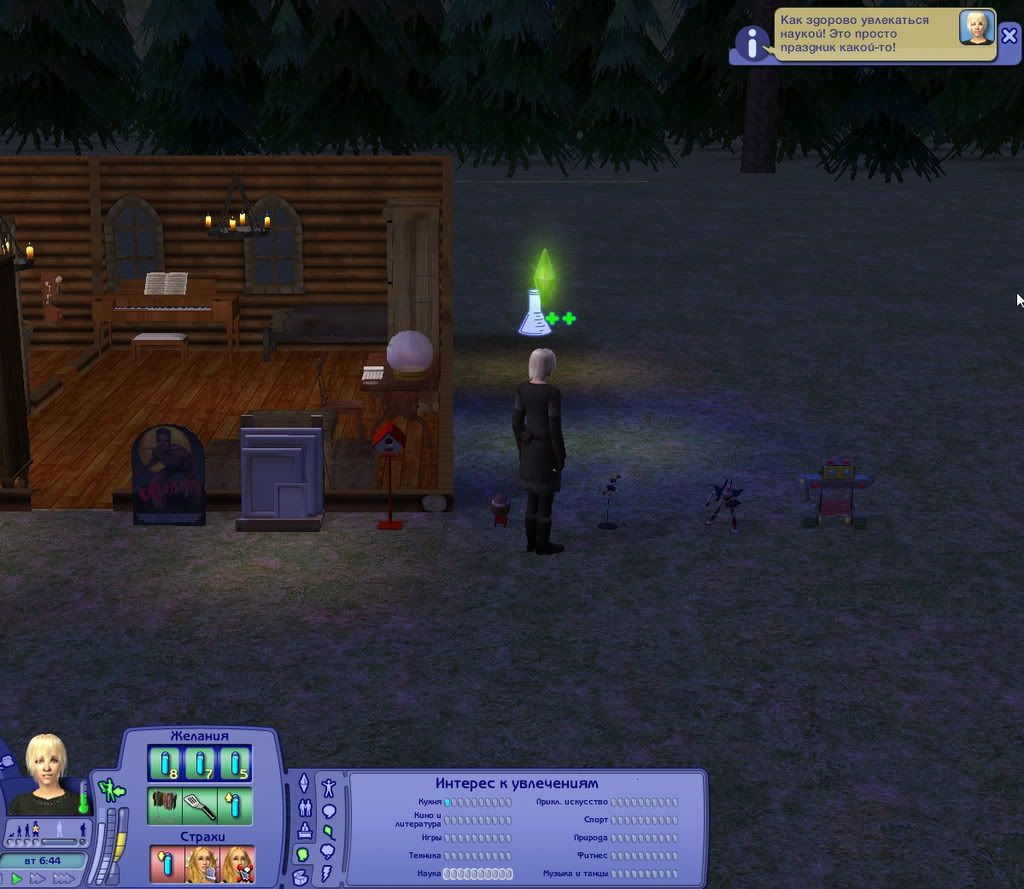This screenshot has height=889, width=1024.
Task: Select the want worth 8 points
Action: coord(165,764)
